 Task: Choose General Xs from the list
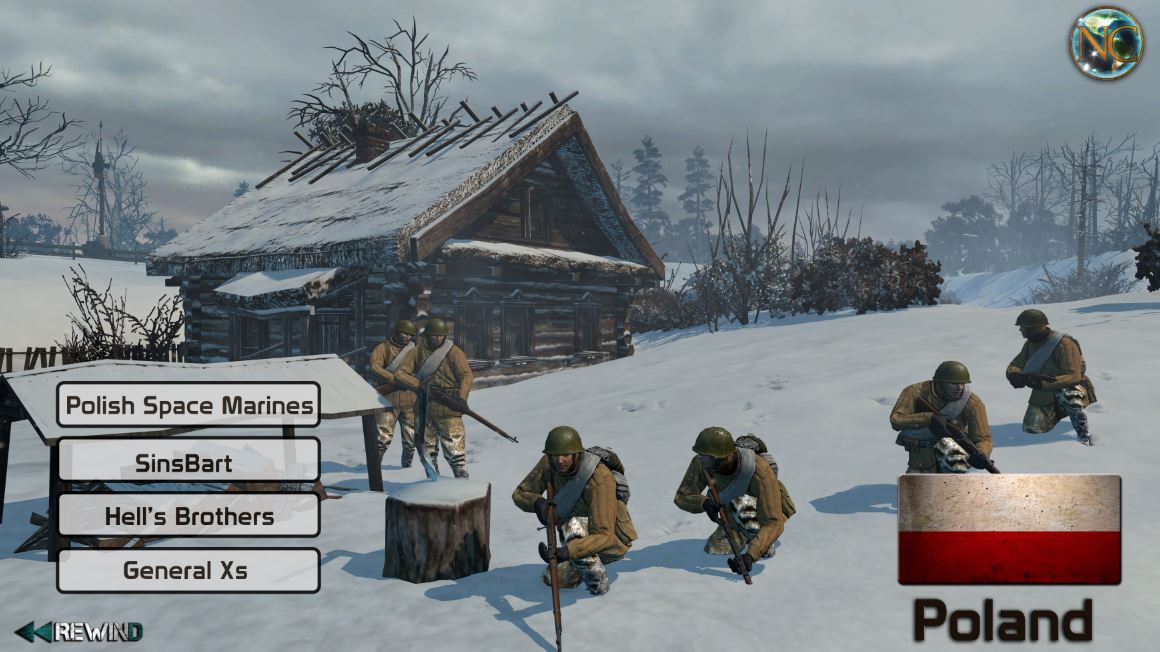188,570
